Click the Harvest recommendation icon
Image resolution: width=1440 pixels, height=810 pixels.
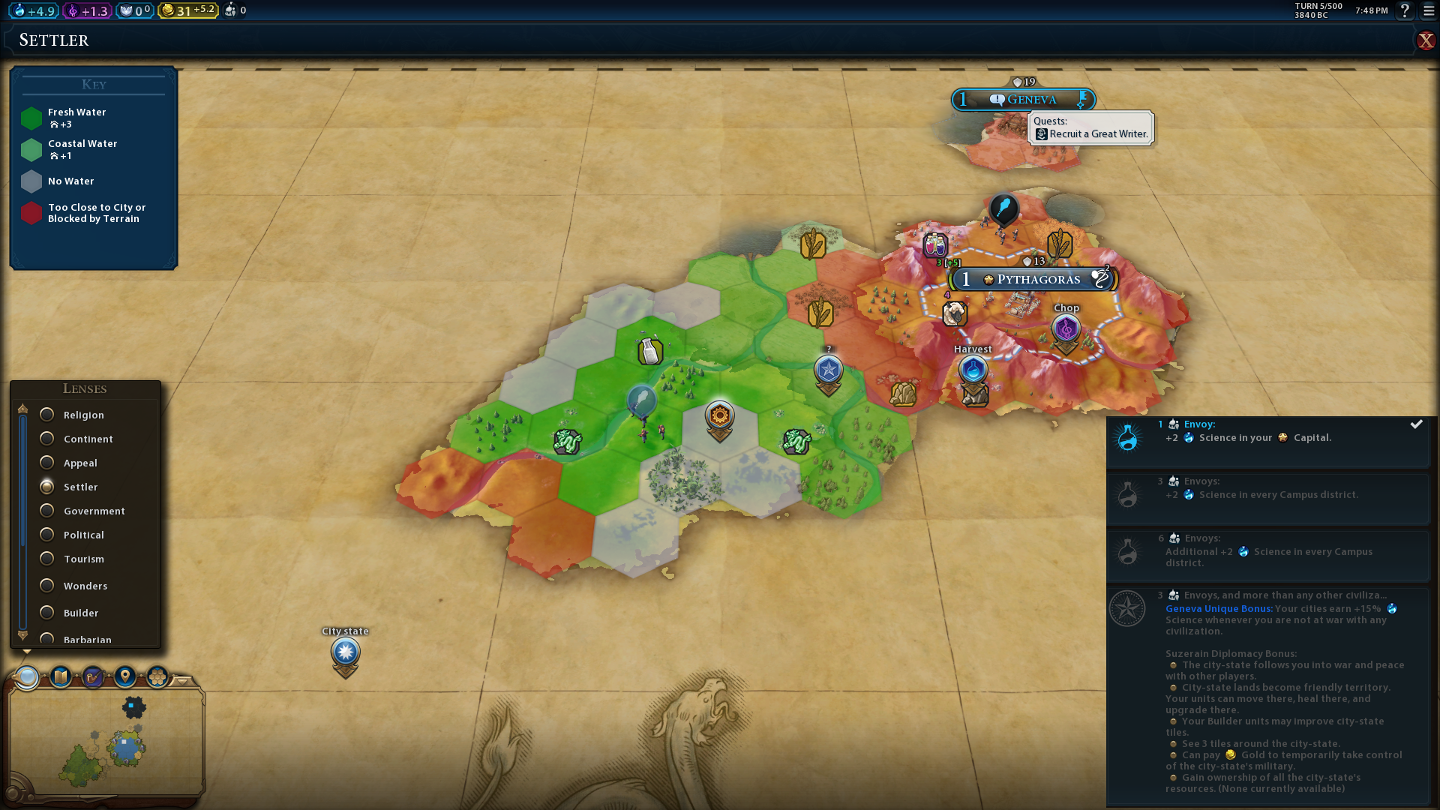(973, 370)
